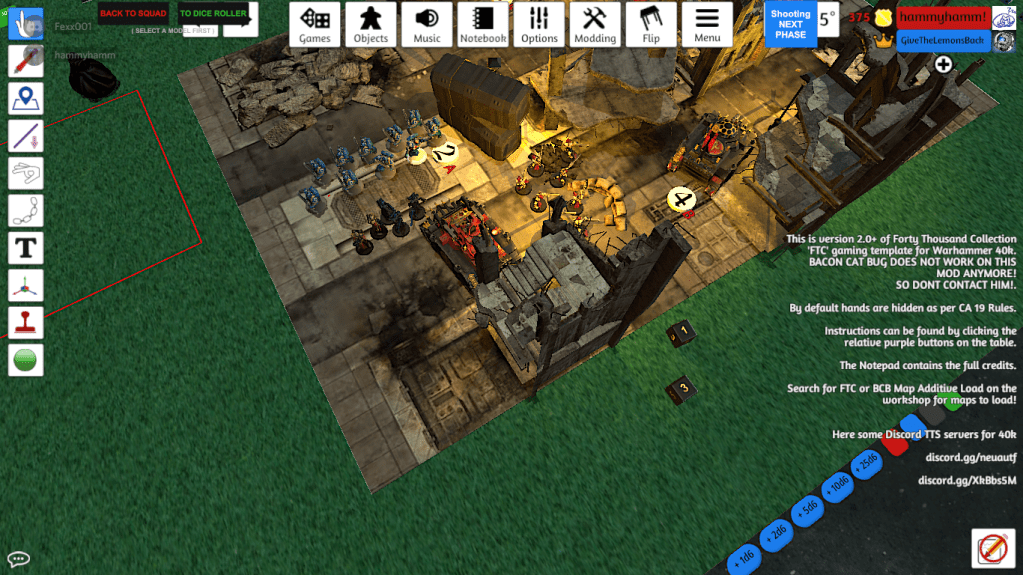Image resolution: width=1023 pixels, height=575 pixels.
Task: Open the Games menu
Action: (315, 24)
